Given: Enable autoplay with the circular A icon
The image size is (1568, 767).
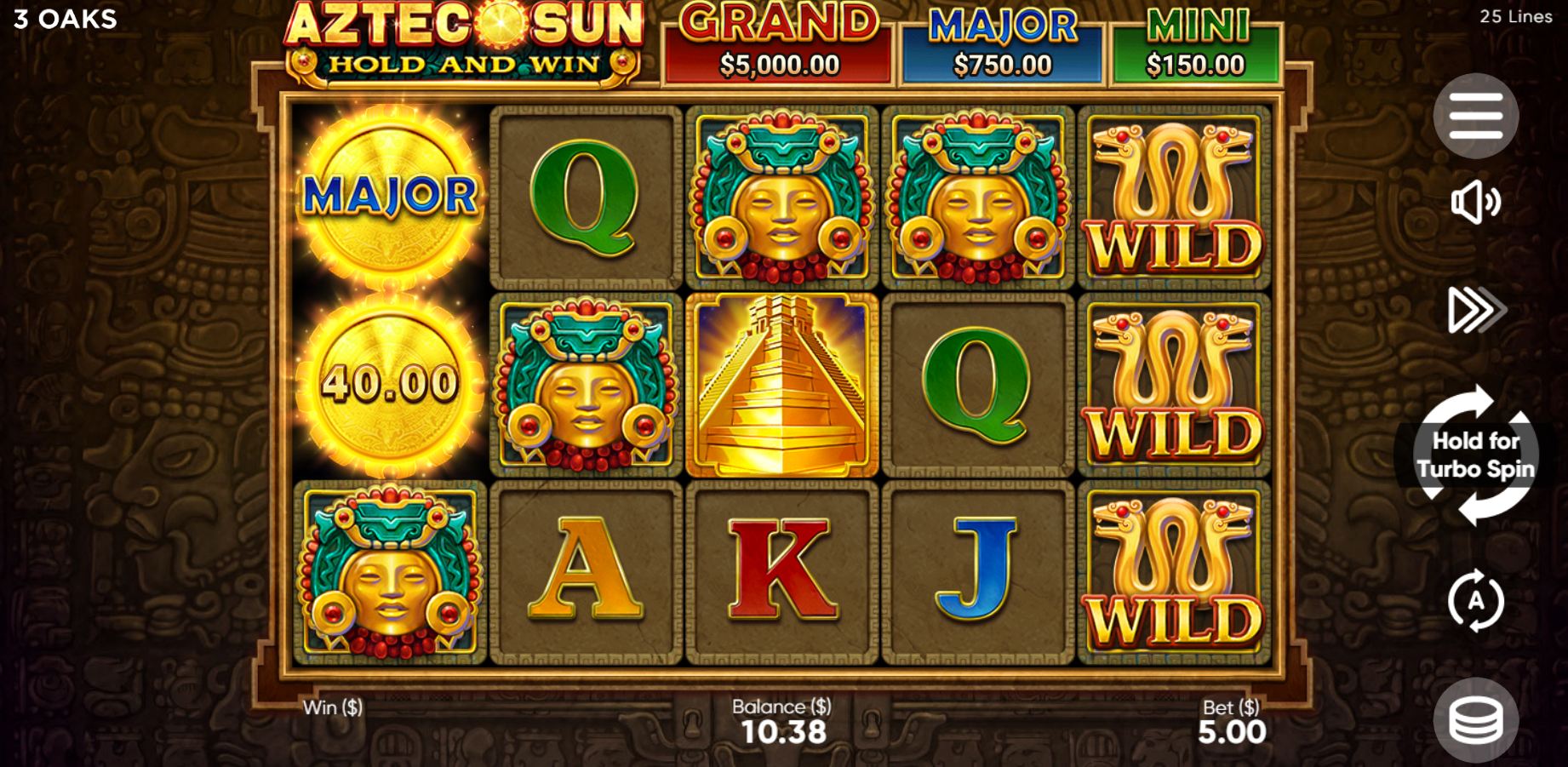Looking at the screenshot, I should pyautogui.click(x=1475, y=601).
